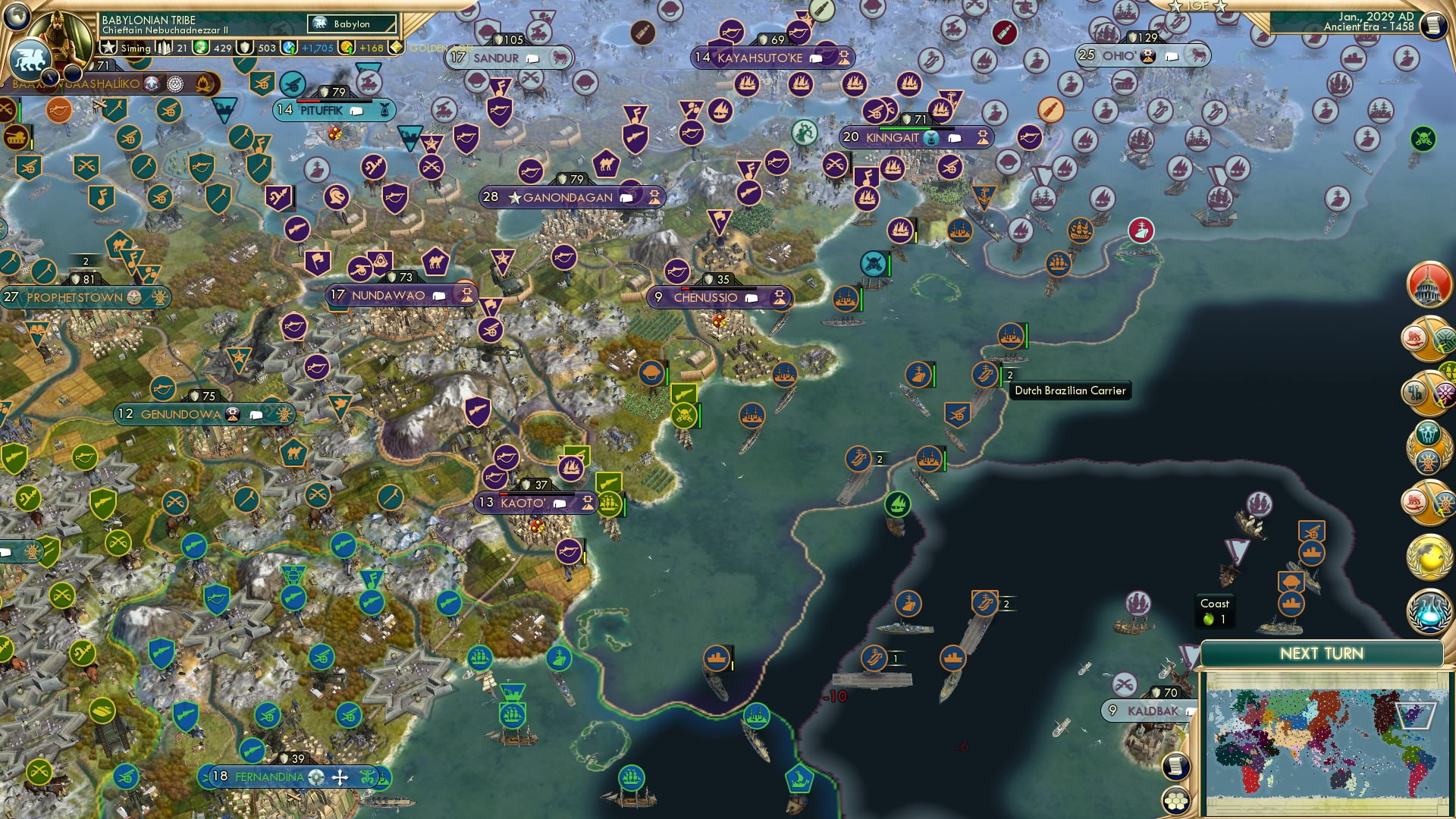Viewport: 1456px width, 819px height.
Task: Click the blue science income icon
Action: (x=289, y=47)
